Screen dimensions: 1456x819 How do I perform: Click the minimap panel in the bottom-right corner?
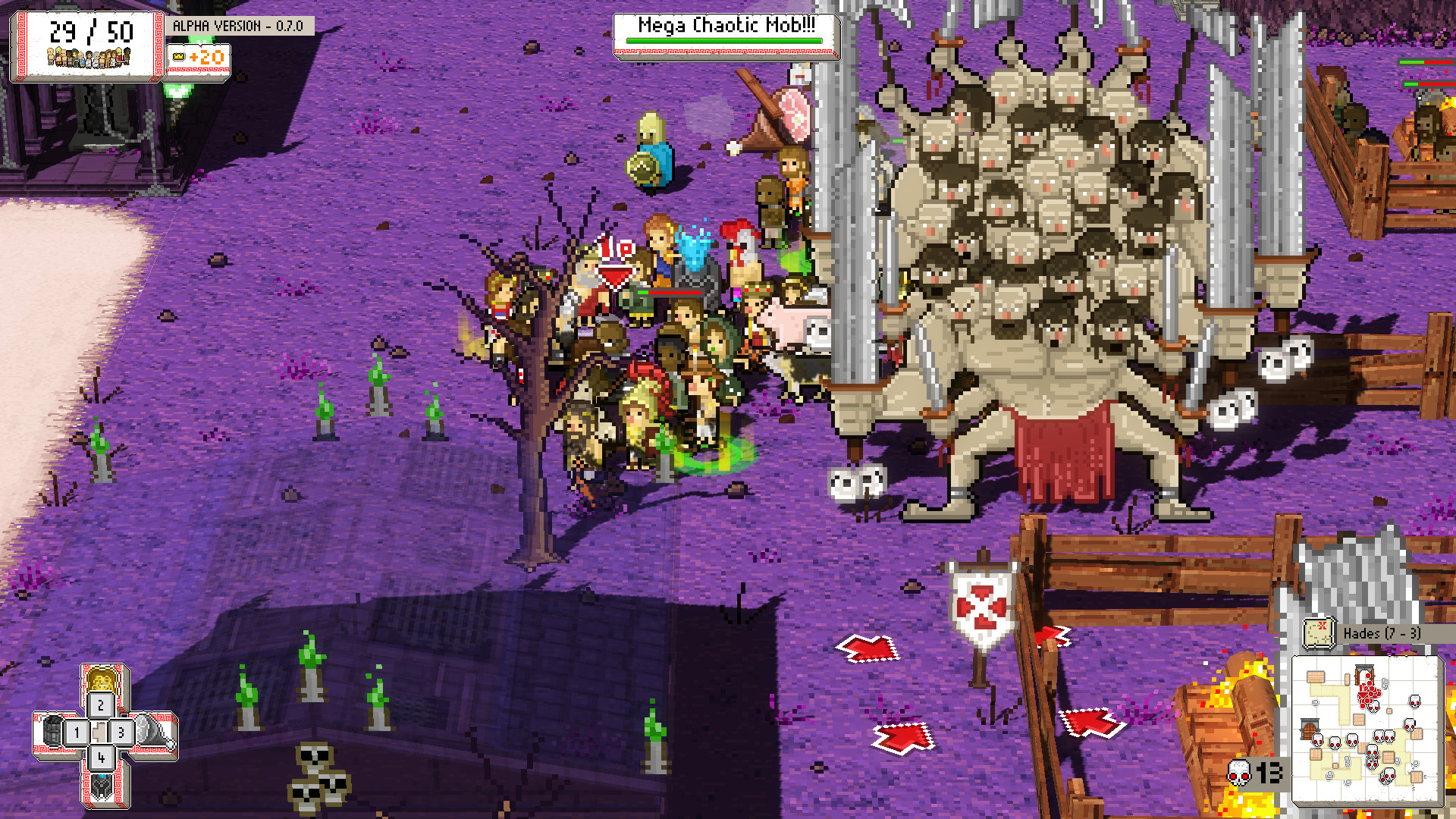point(1369,732)
